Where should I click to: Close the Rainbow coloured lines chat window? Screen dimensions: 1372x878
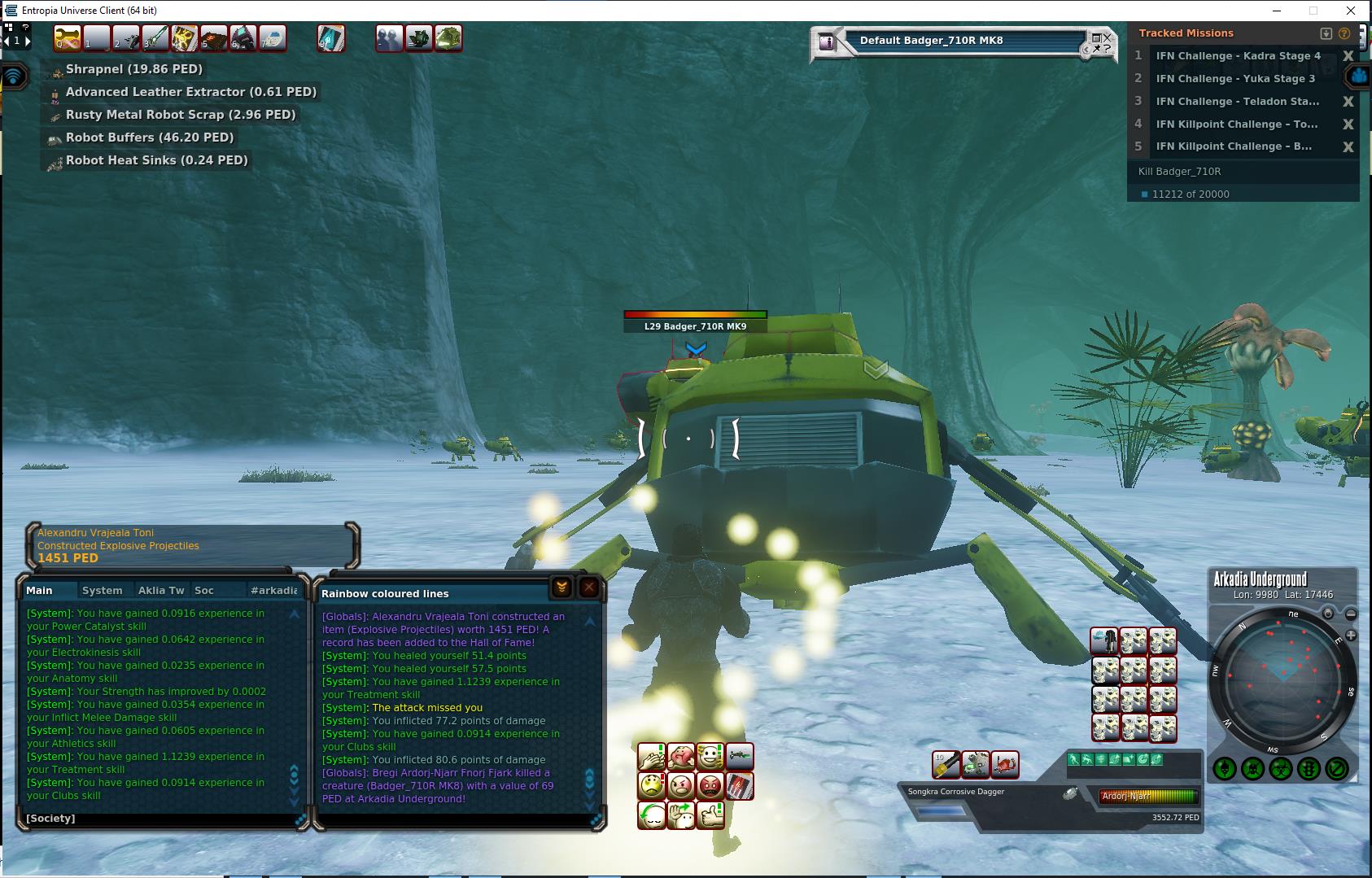(589, 588)
